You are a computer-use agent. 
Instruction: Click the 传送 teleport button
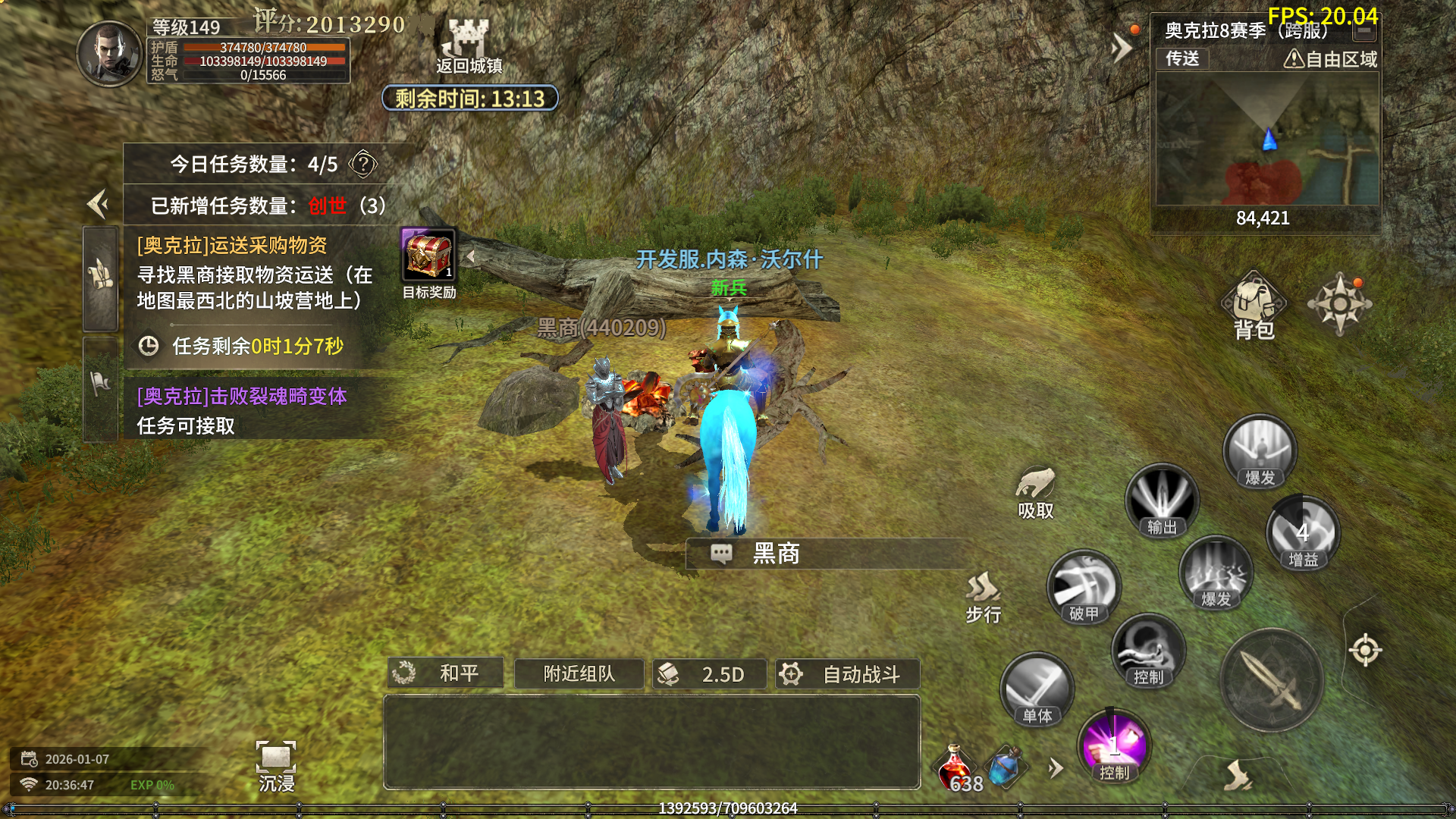pyautogui.click(x=1182, y=58)
